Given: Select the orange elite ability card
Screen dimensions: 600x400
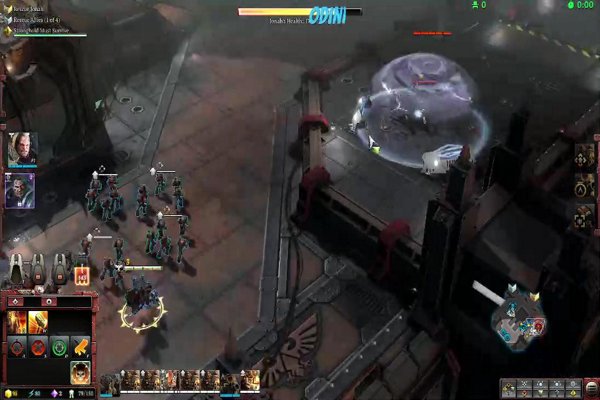Looking at the screenshot, I should click(81, 274).
